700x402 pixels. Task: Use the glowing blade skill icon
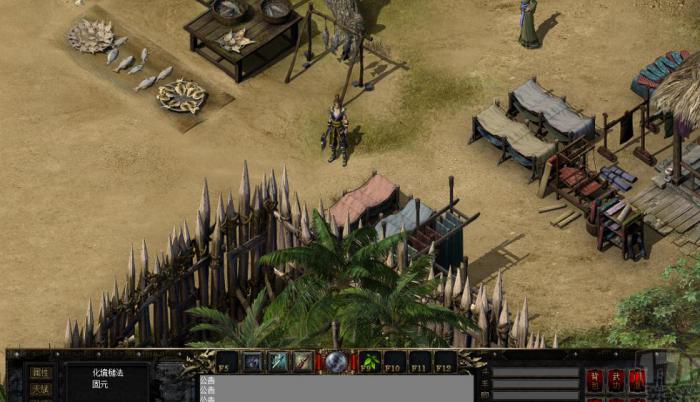(277, 361)
